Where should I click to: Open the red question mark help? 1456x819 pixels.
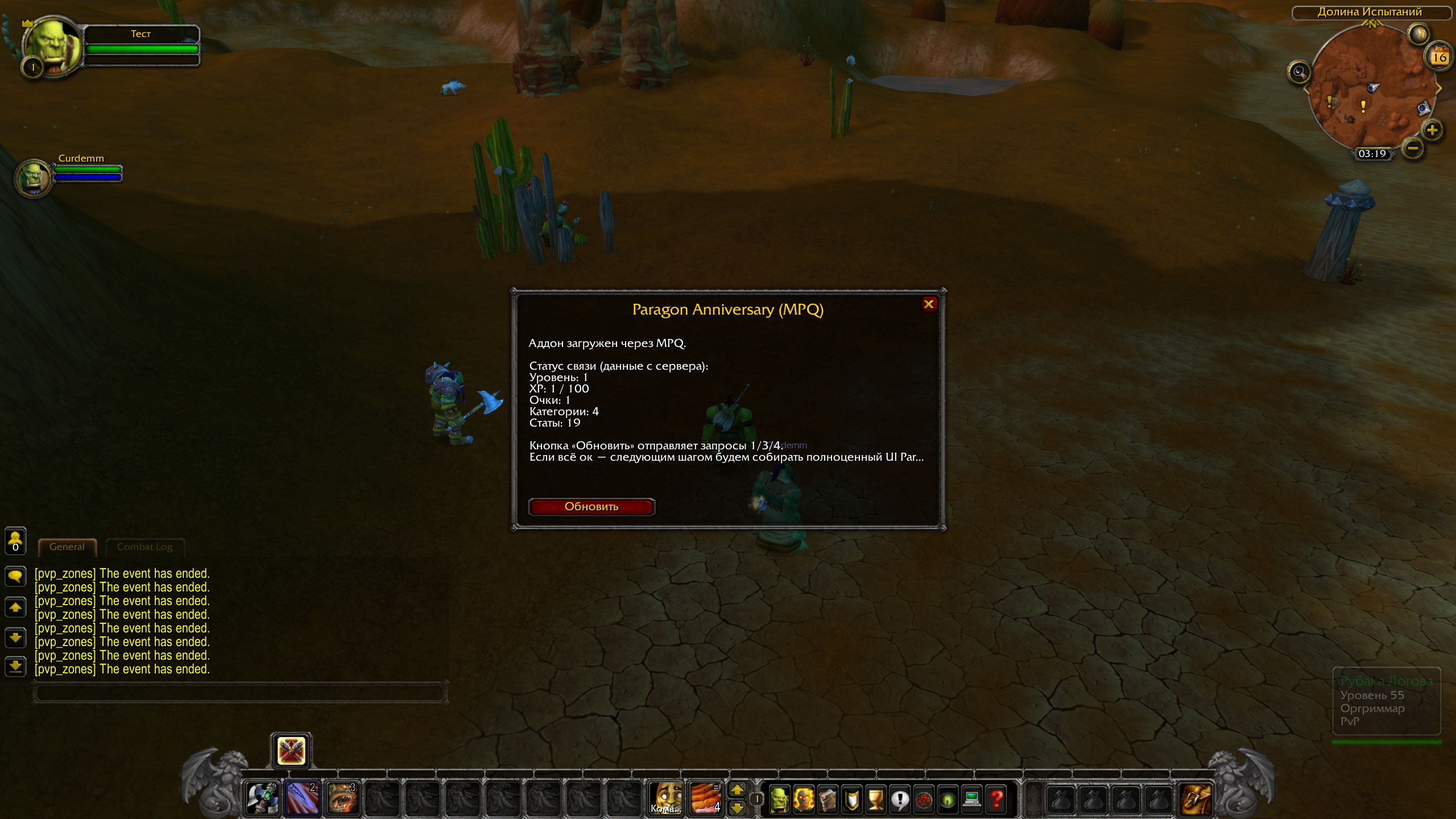click(x=996, y=799)
